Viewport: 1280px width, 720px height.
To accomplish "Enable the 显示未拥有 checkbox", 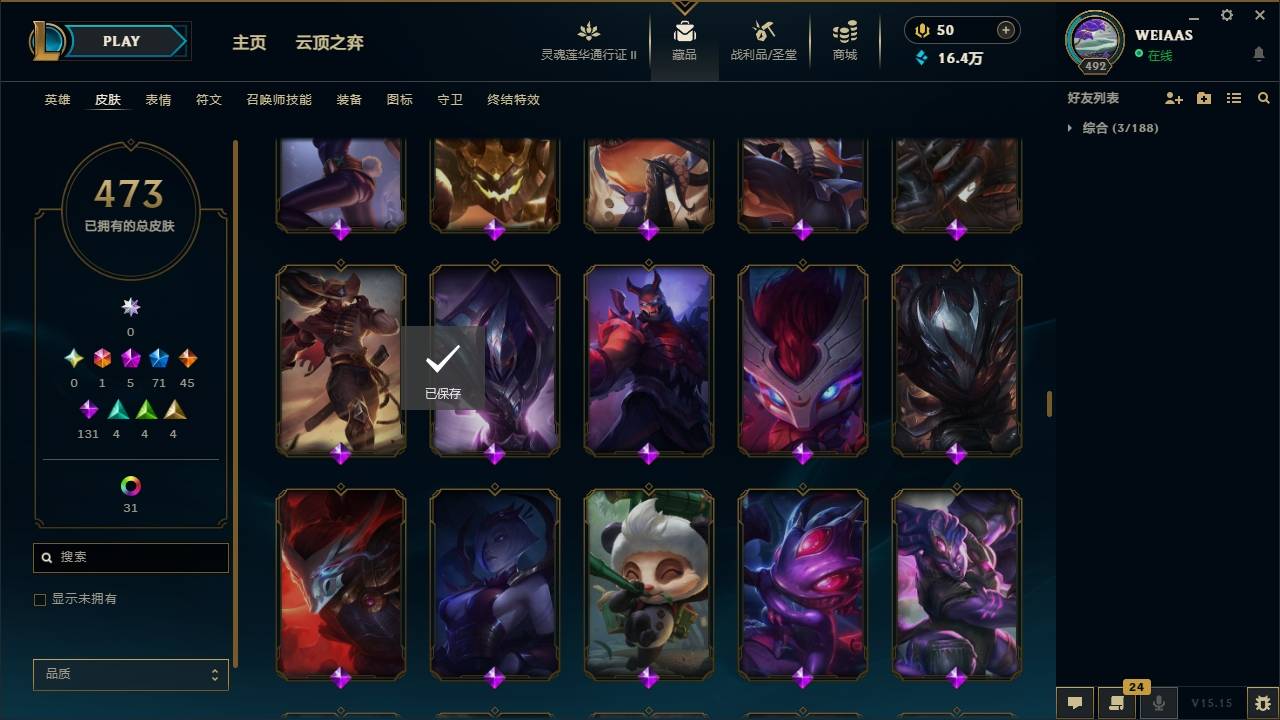I will click(x=40, y=599).
